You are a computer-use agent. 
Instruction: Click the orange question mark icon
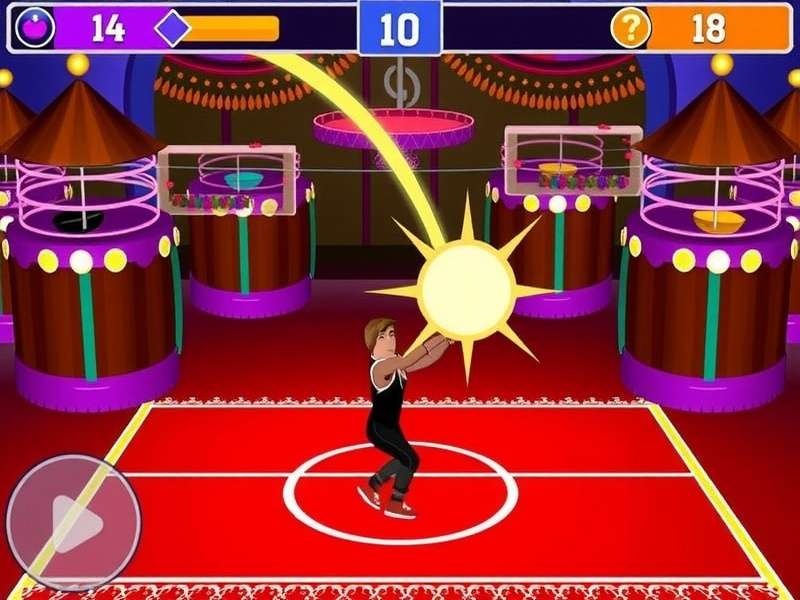coord(630,28)
